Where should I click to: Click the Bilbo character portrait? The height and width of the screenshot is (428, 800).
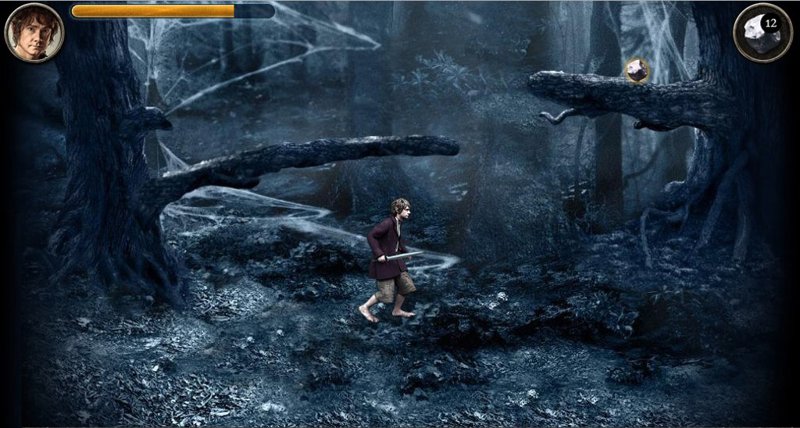34,33
